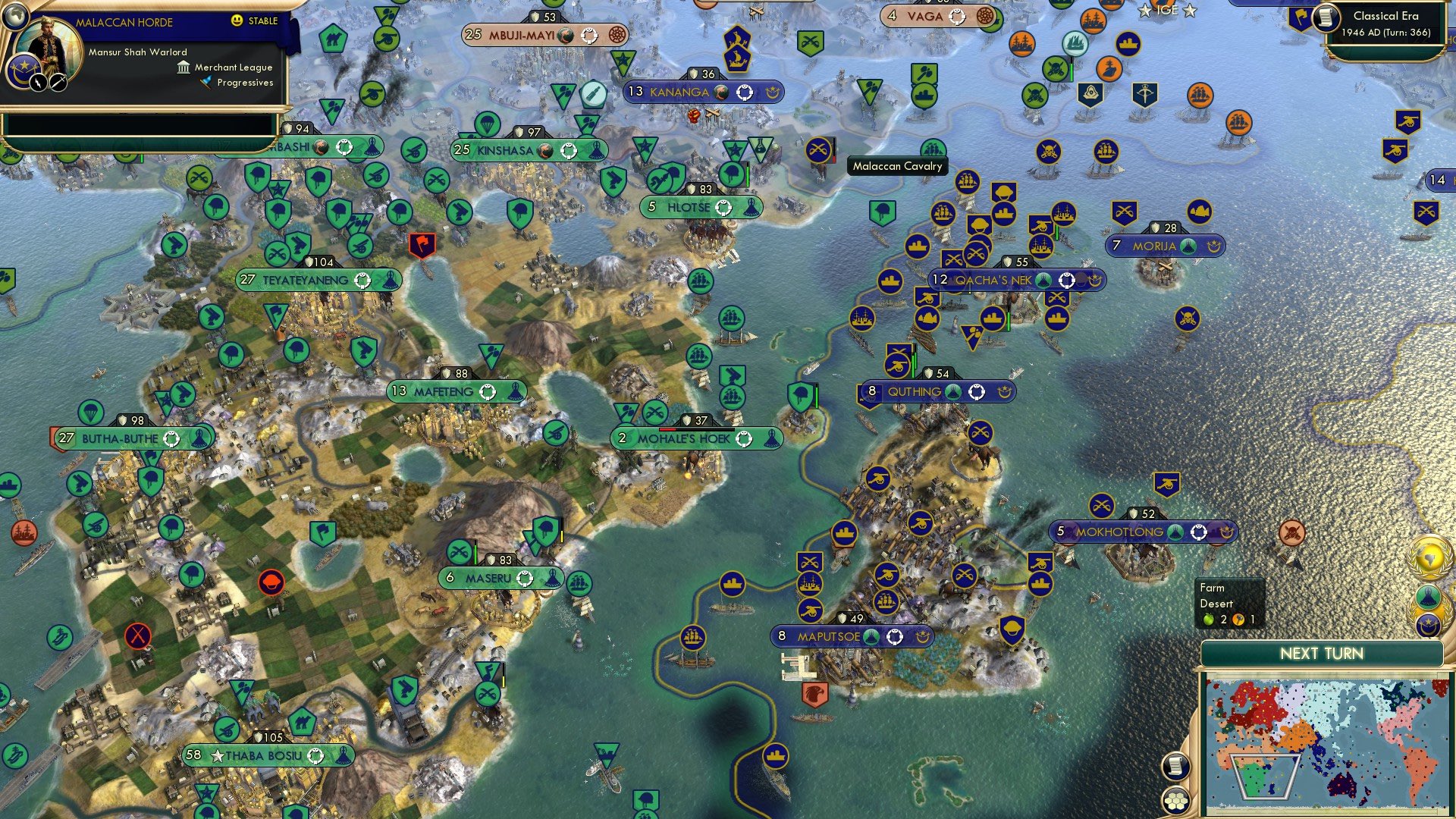Click the Butha-Buthe city banner
1456x819 pixels.
point(119,438)
